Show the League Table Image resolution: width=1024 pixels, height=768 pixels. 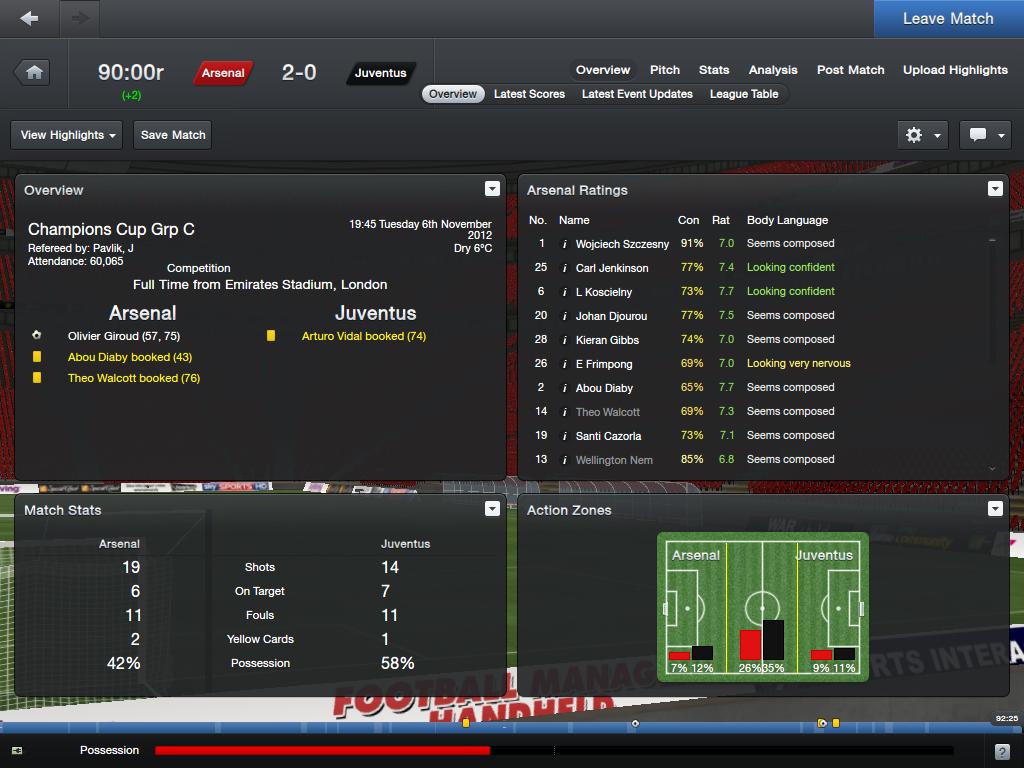[744, 94]
